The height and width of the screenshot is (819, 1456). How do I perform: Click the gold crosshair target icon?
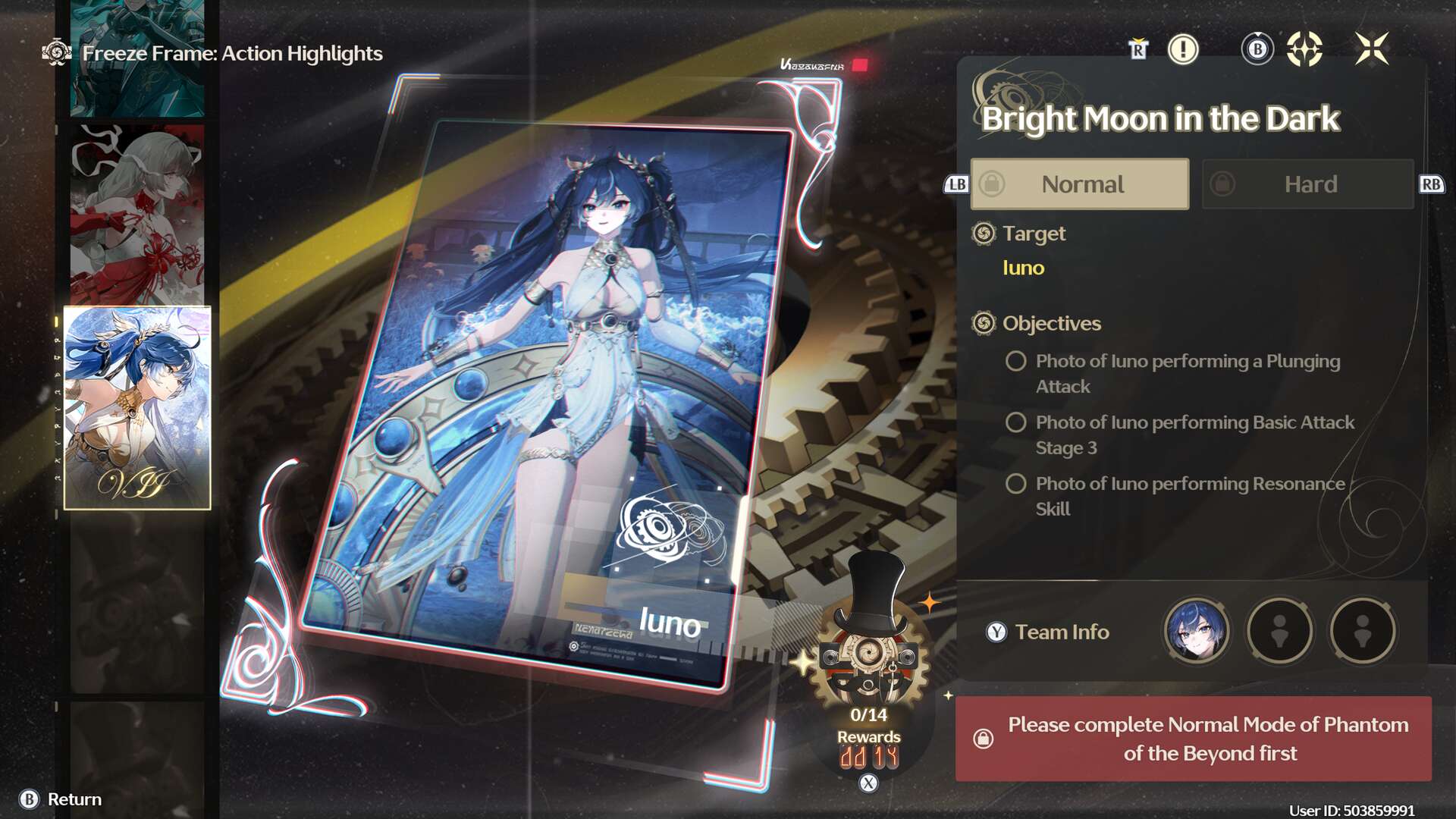[x=1304, y=50]
